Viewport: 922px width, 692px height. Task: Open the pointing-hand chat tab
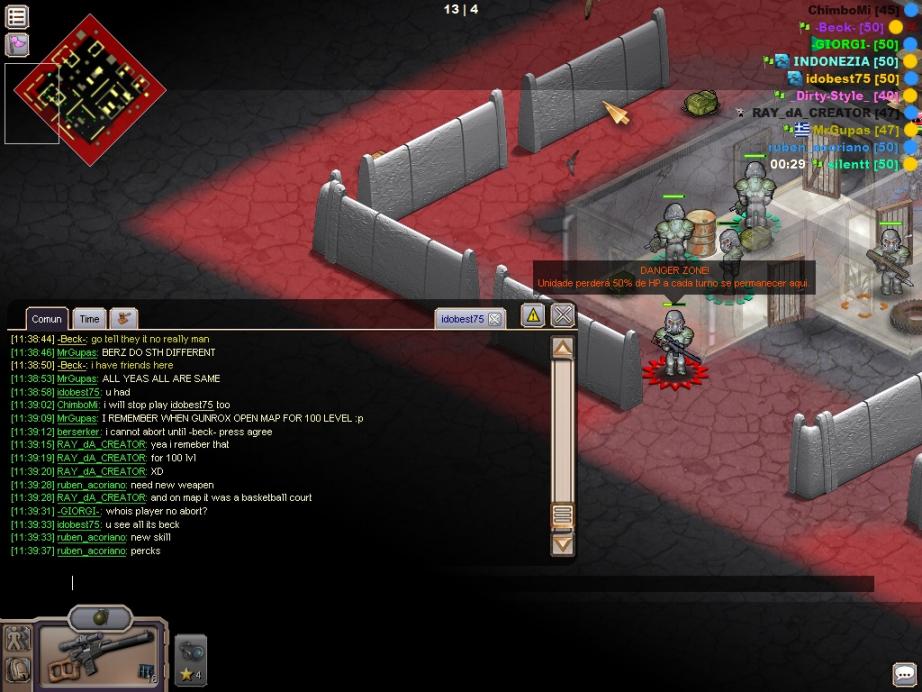point(124,318)
